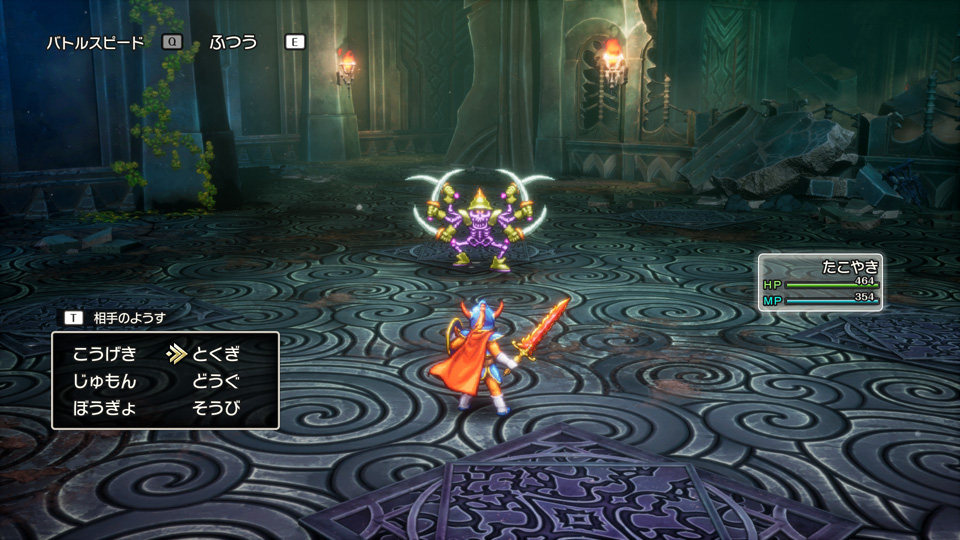Open the どうぐ item menu

216,381
